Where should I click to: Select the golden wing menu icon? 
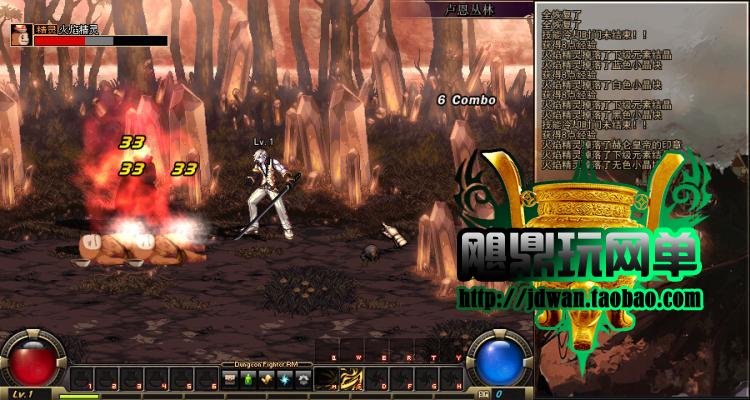pyautogui.click(x=266, y=379)
